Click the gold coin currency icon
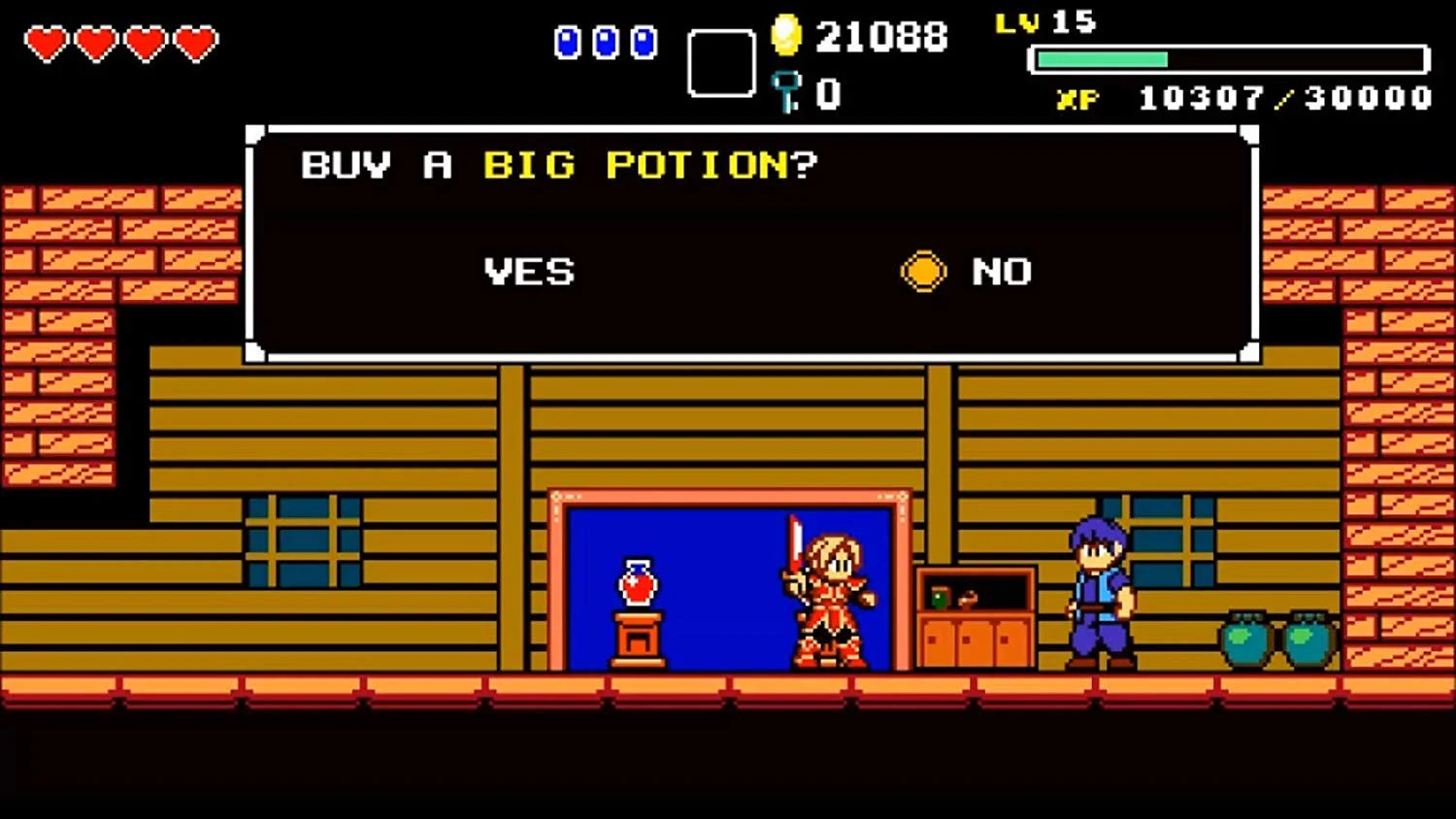The width and height of the screenshot is (1456, 819). coord(788,37)
